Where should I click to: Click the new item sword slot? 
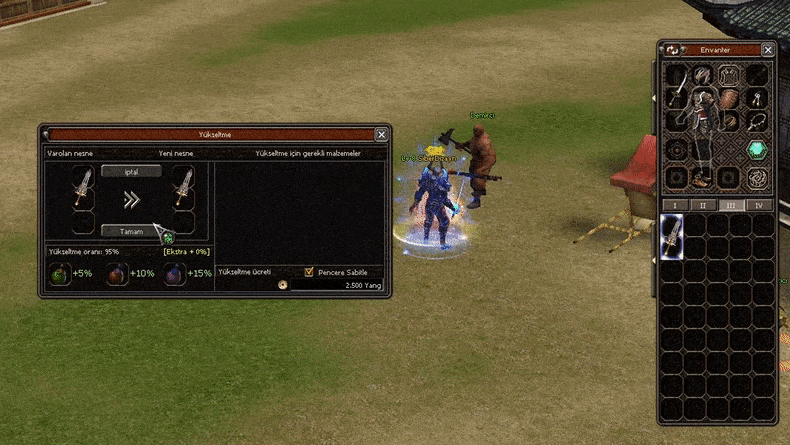183,187
